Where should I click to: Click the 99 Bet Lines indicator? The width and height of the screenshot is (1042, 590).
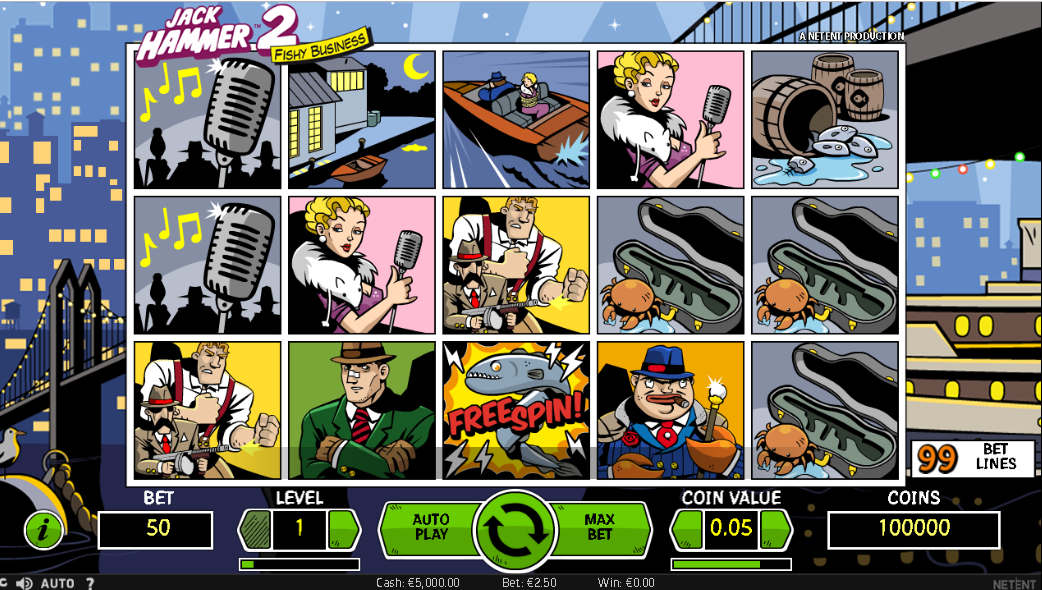972,457
